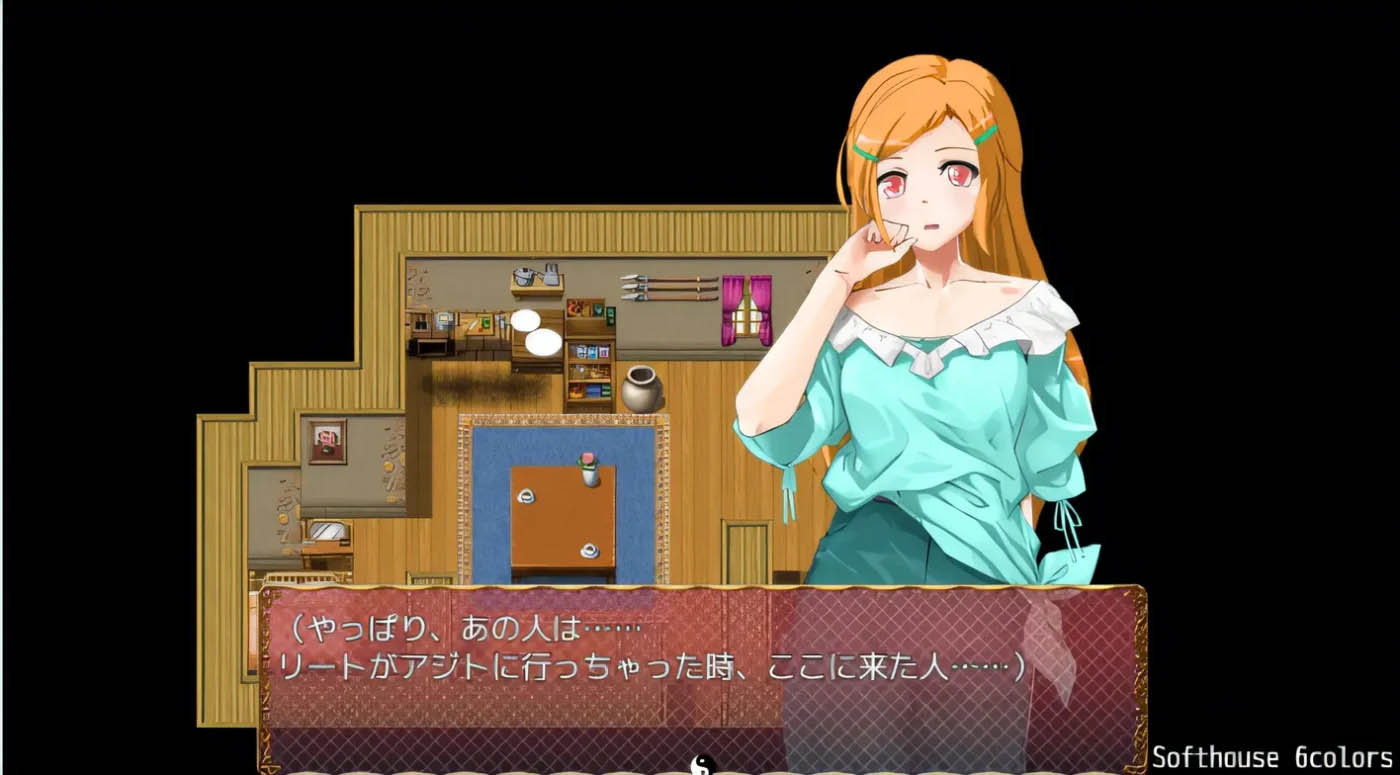The width and height of the screenshot is (1400, 775).
Task: Click the green picture frame near the counter
Action: 484,323
